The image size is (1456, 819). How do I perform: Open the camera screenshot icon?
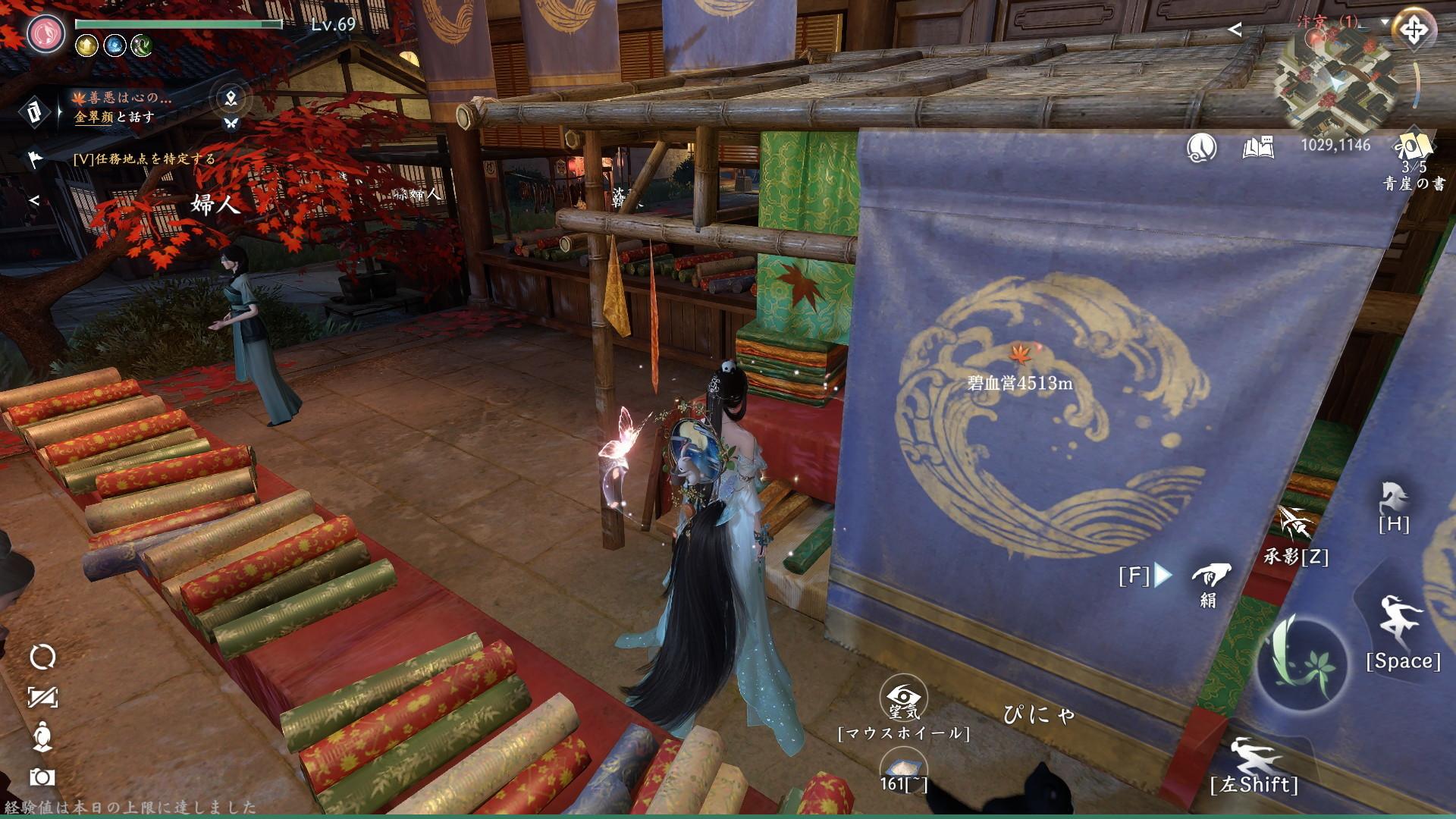42,777
